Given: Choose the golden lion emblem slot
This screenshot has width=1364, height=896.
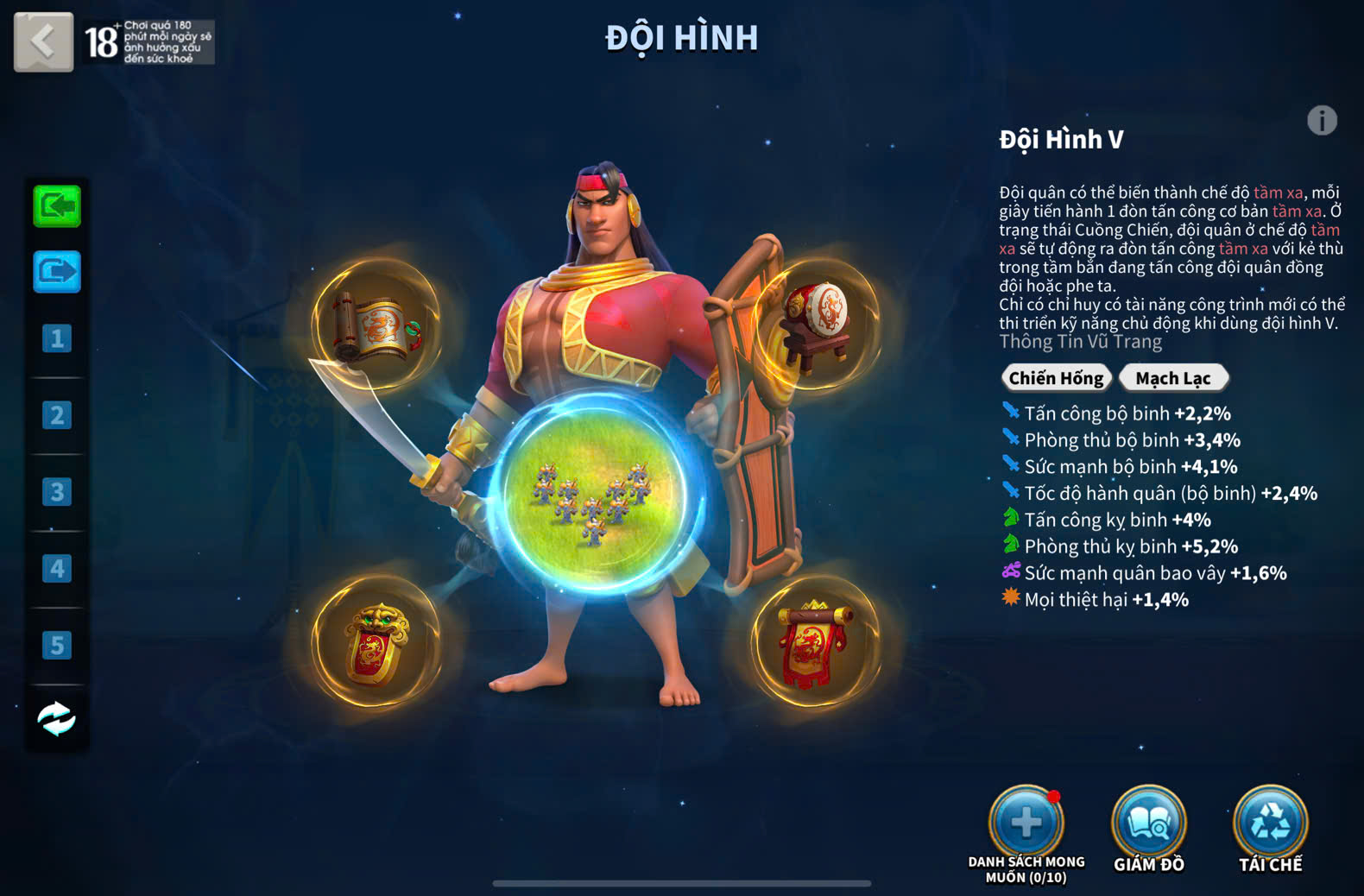Looking at the screenshot, I should pos(376,643).
